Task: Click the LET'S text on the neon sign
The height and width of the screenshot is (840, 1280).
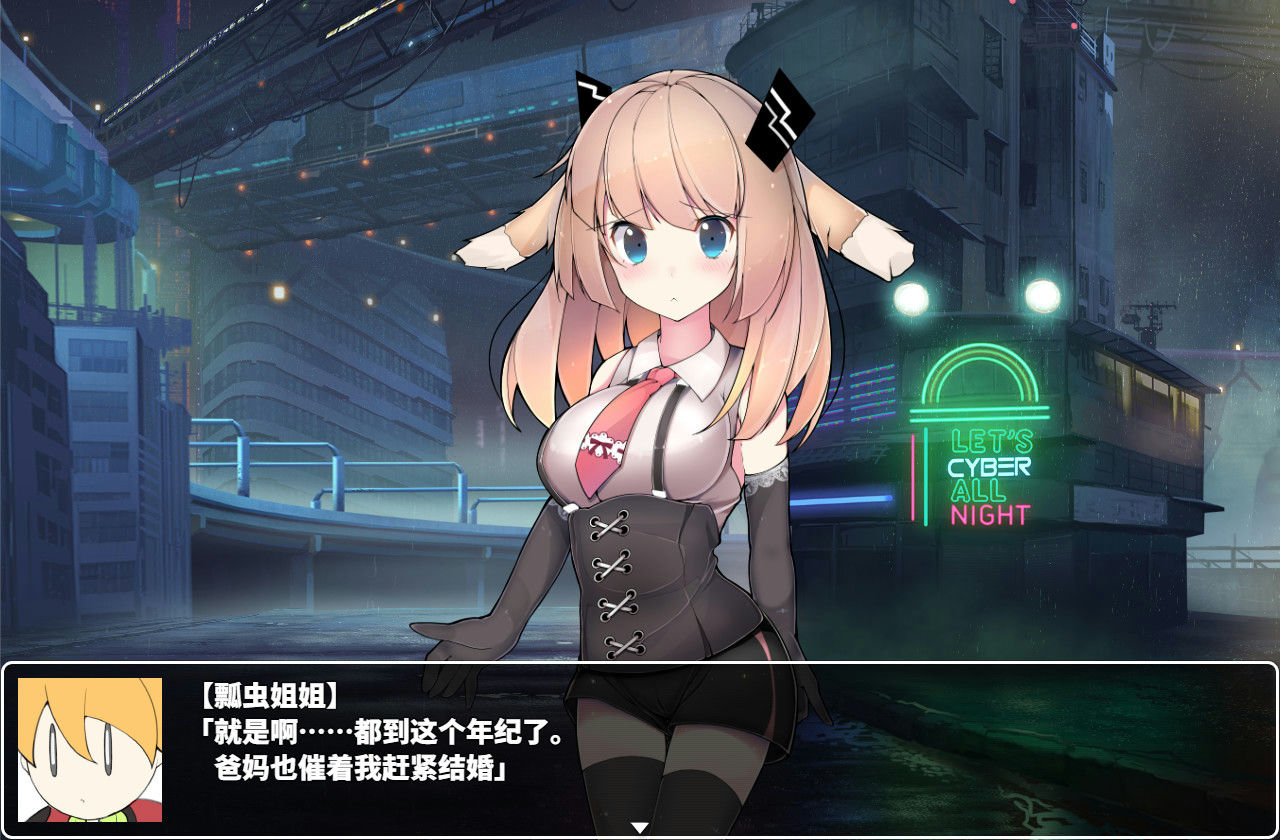Action: click(x=992, y=441)
